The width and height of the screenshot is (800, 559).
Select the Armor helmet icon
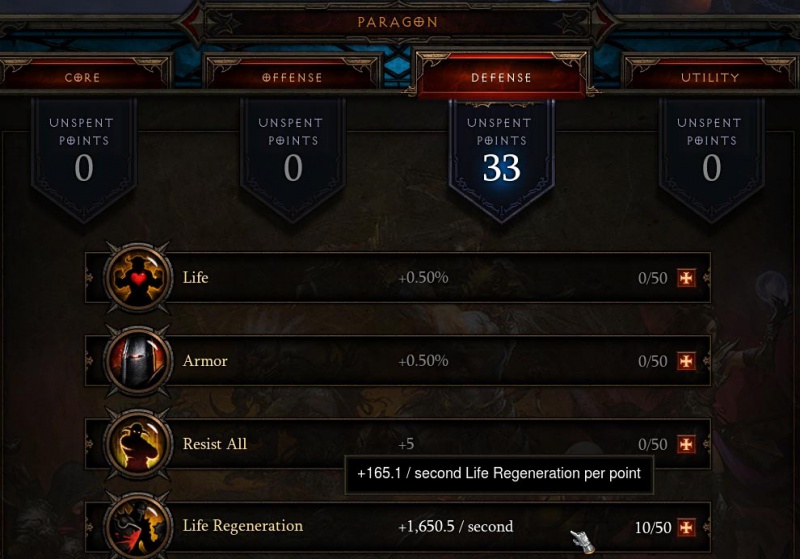[x=138, y=361]
